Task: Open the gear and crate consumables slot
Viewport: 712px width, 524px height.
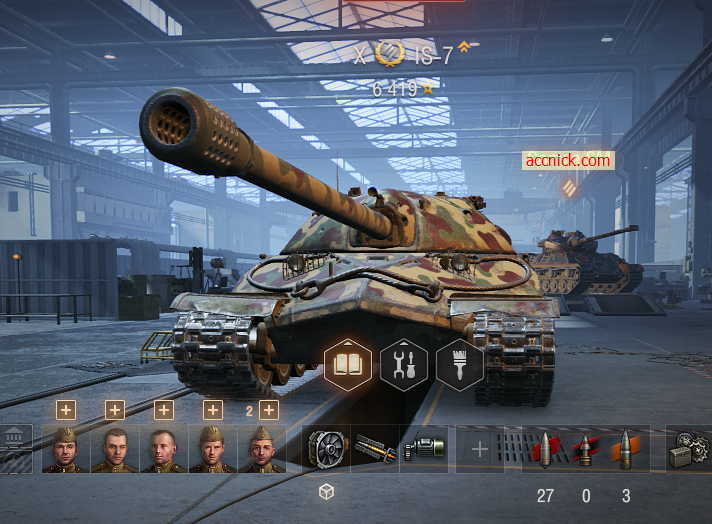Action: pos(689,449)
